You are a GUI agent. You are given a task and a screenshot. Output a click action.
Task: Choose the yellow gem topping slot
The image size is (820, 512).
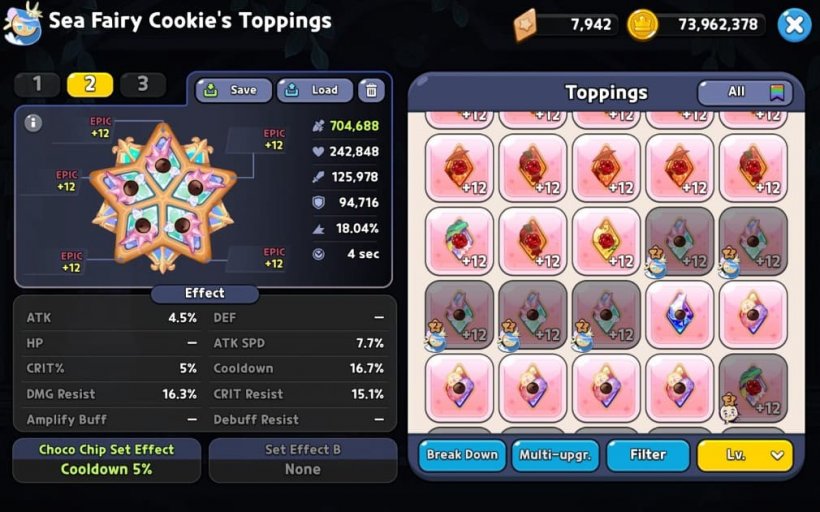[x=606, y=241]
